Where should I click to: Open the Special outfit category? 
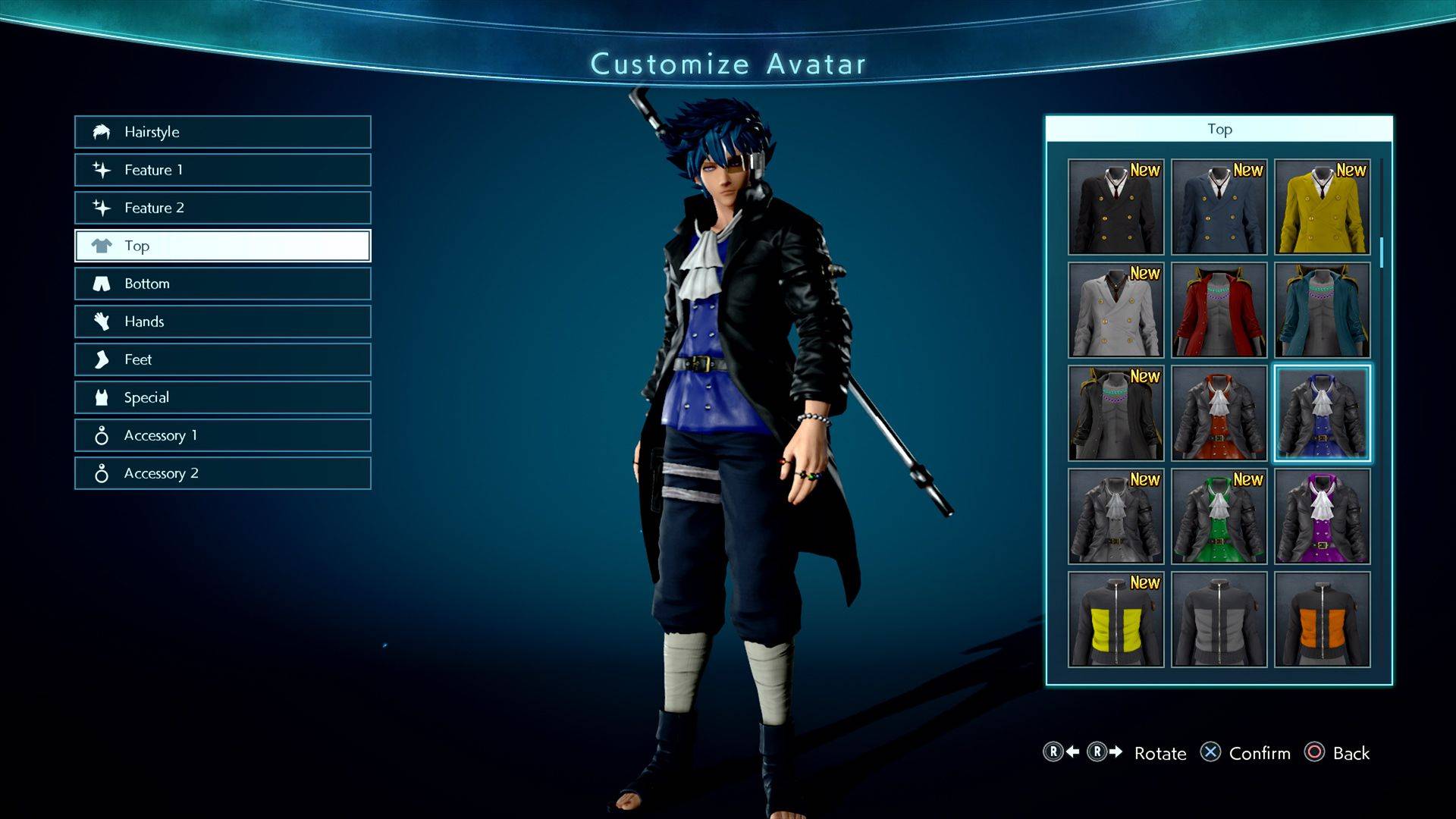pyautogui.click(x=222, y=397)
